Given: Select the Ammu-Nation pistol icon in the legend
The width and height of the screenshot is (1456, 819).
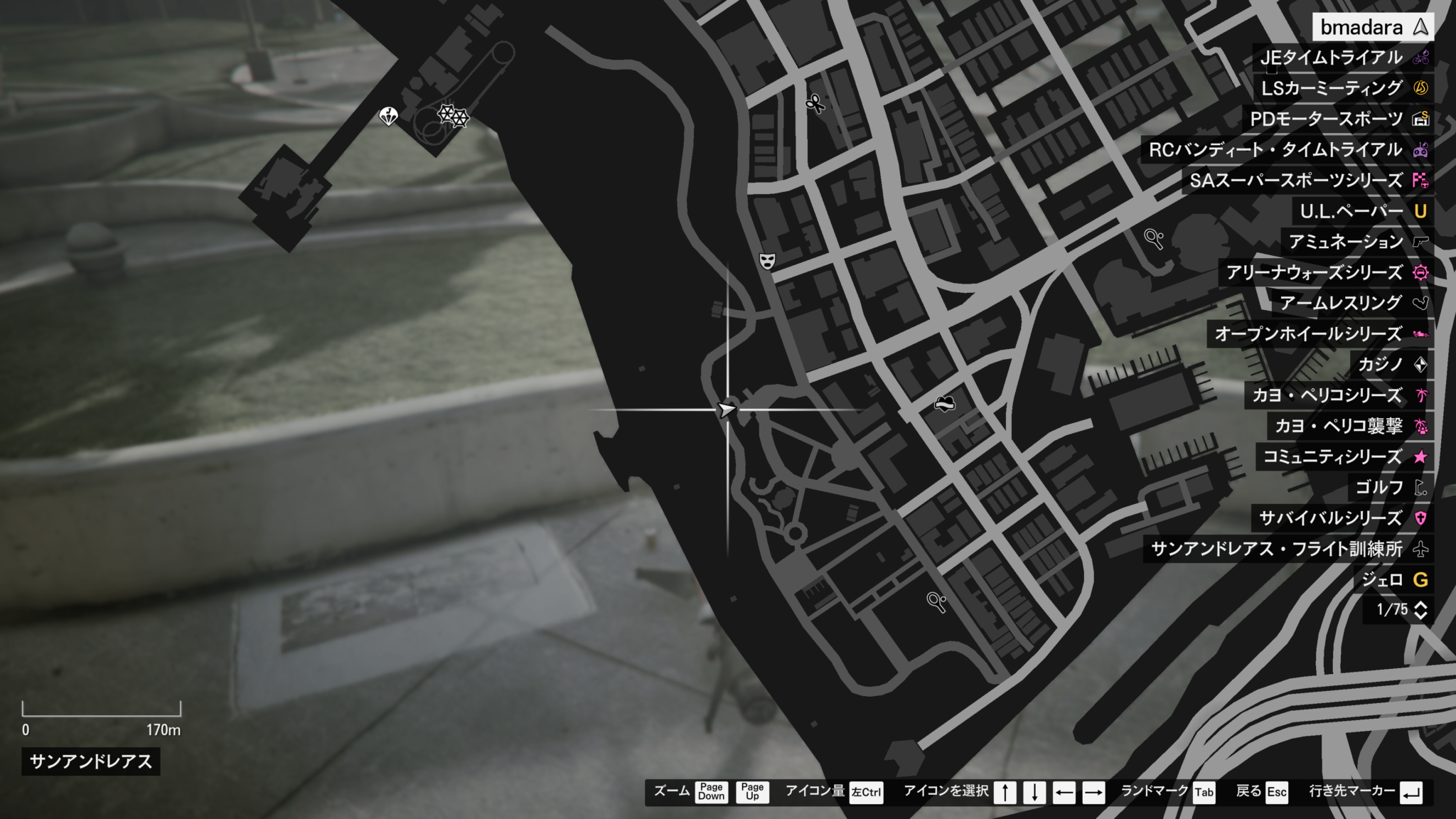Looking at the screenshot, I should (1421, 242).
